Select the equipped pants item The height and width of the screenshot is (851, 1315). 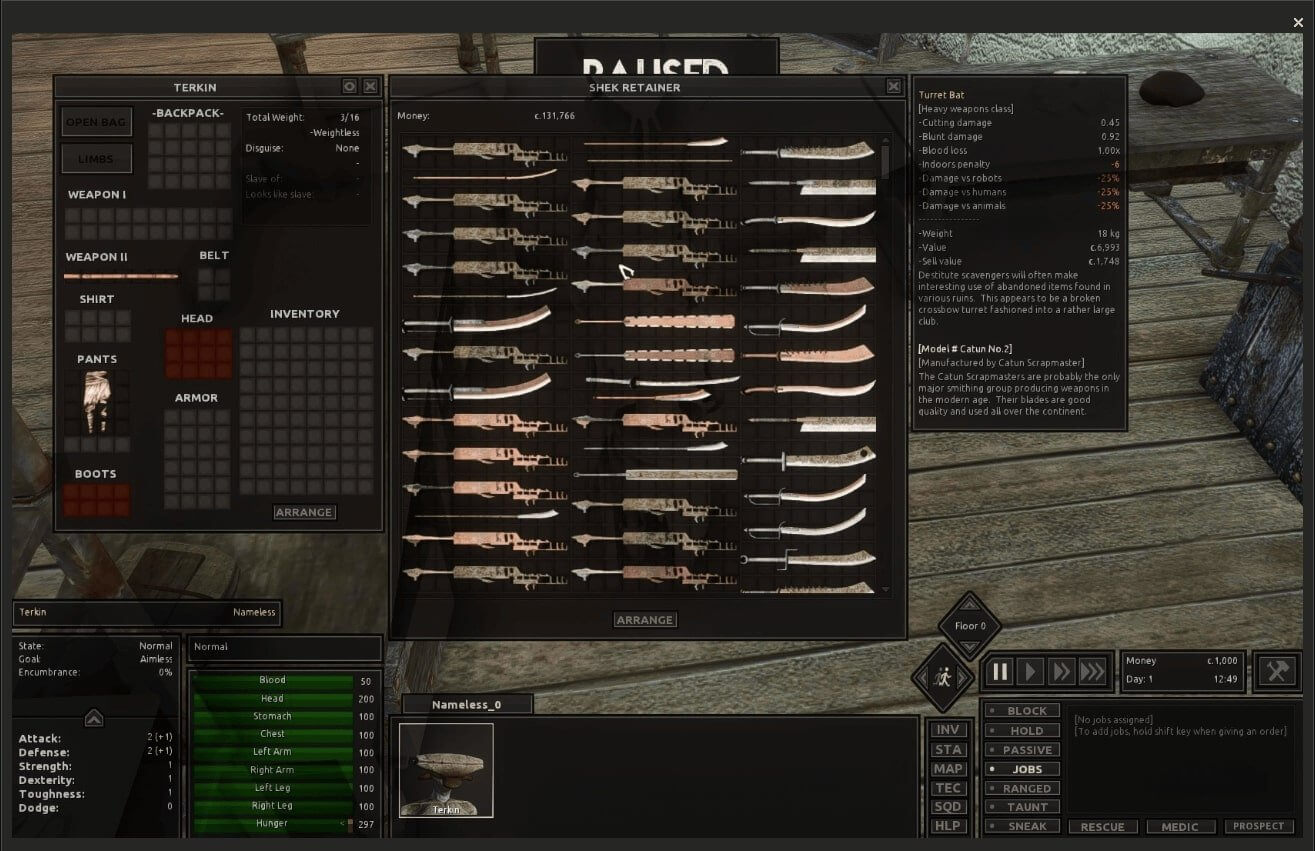click(x=97, y=402)
